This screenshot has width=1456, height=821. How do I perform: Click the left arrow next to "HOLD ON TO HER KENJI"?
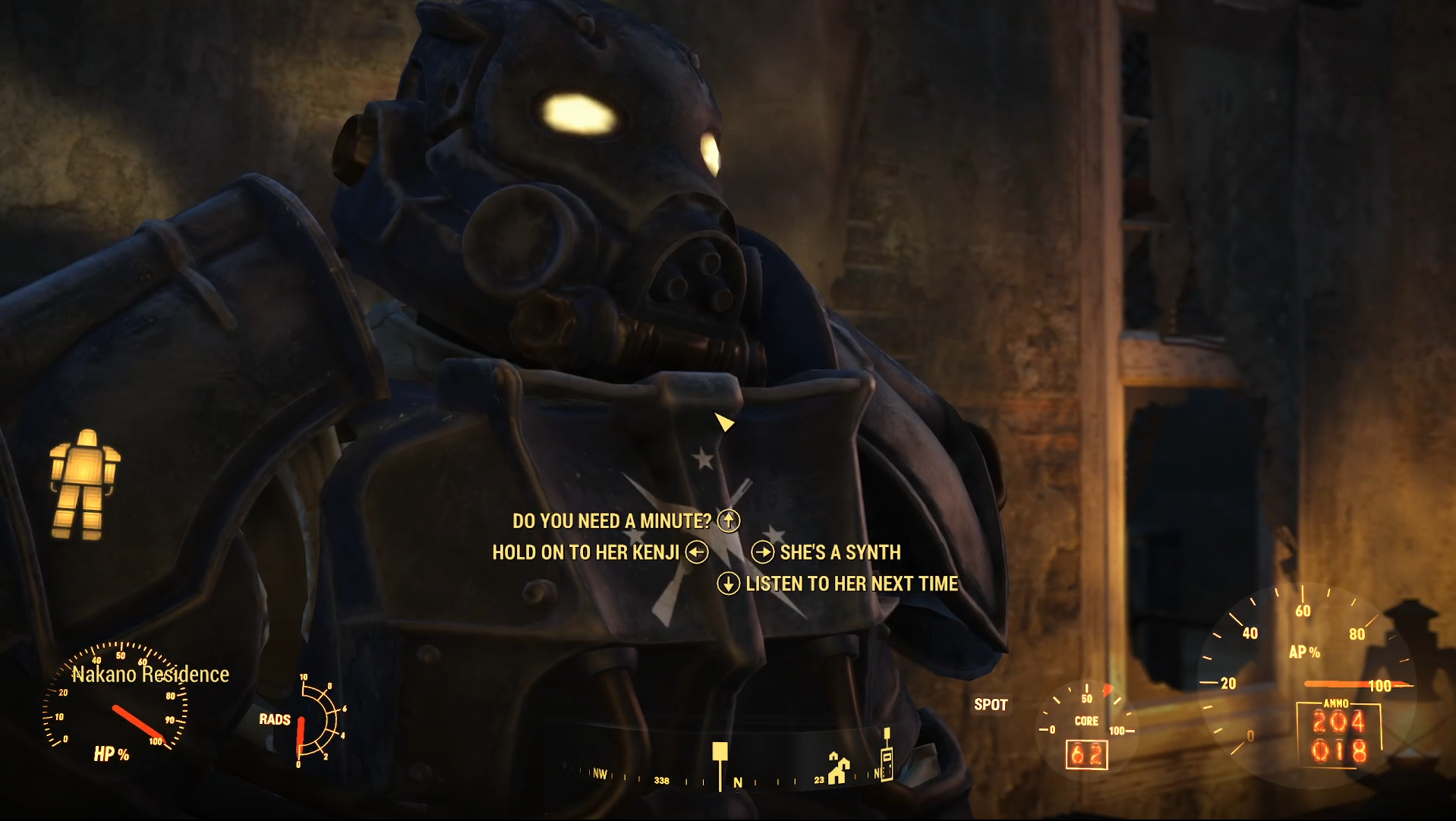pyautogui.click(x=698, y=552)
